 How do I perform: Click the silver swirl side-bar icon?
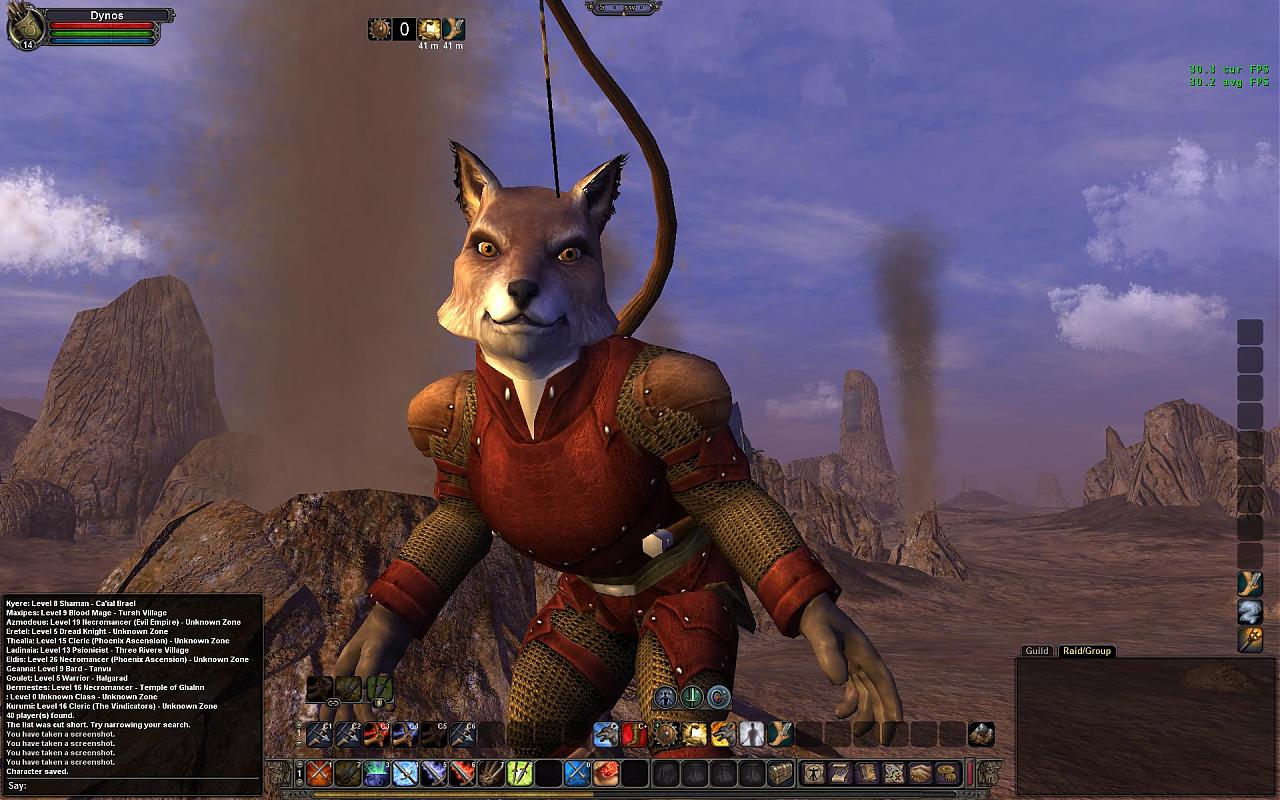(x=1250, y=611)
